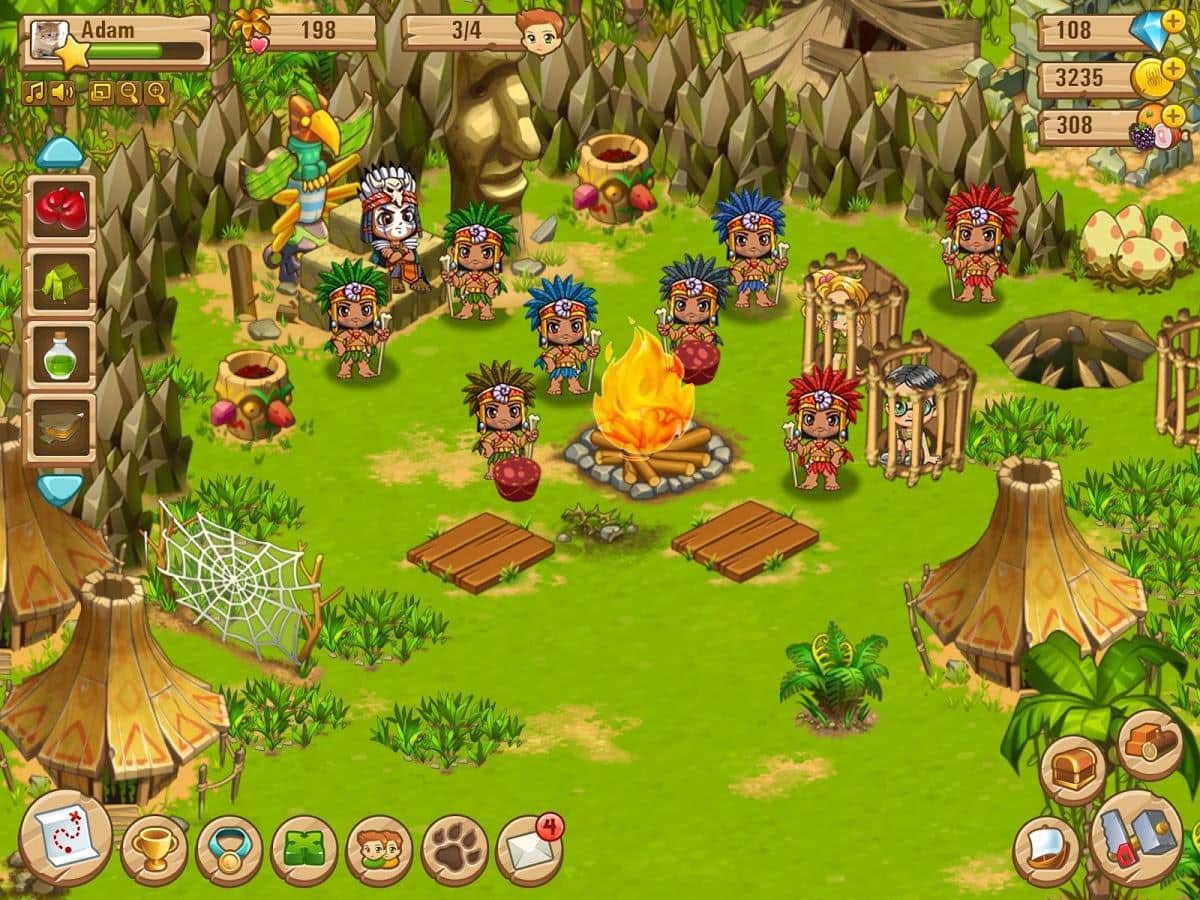Open the medal rankings button

pos(229,850)
